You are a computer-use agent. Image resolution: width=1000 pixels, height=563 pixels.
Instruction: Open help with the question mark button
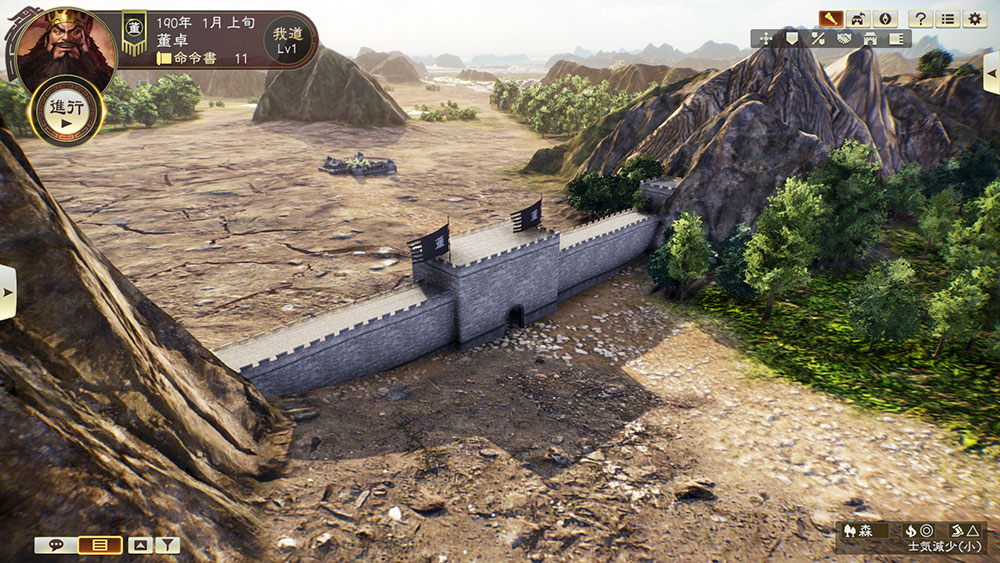tap(920, 18)
